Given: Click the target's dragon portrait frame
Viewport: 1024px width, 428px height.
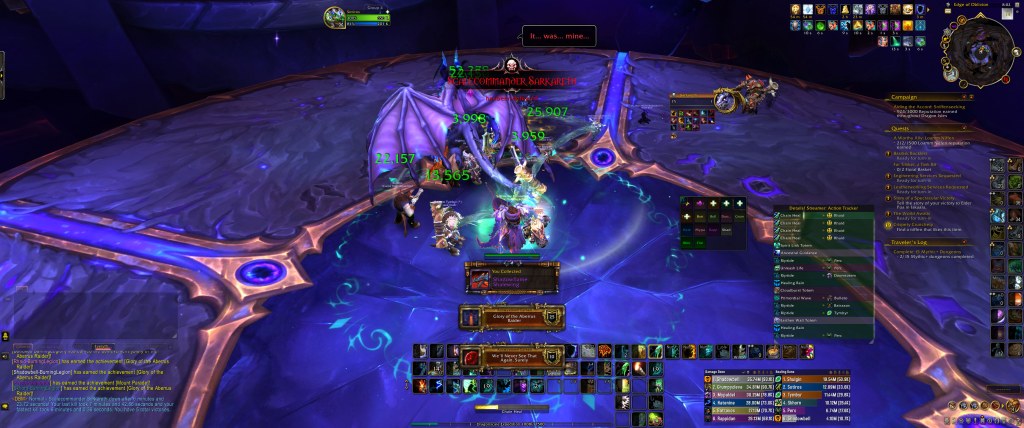Looking at the screenshot, I should 744,98.
